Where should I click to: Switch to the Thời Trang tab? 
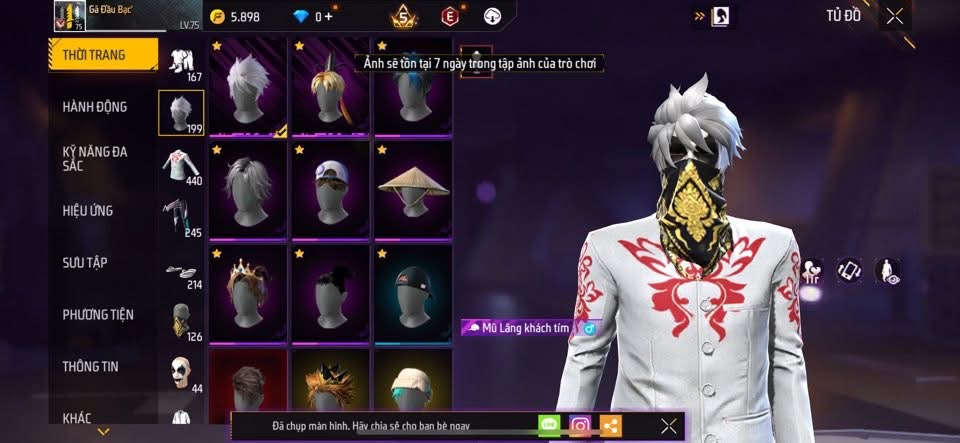(102, 55)
